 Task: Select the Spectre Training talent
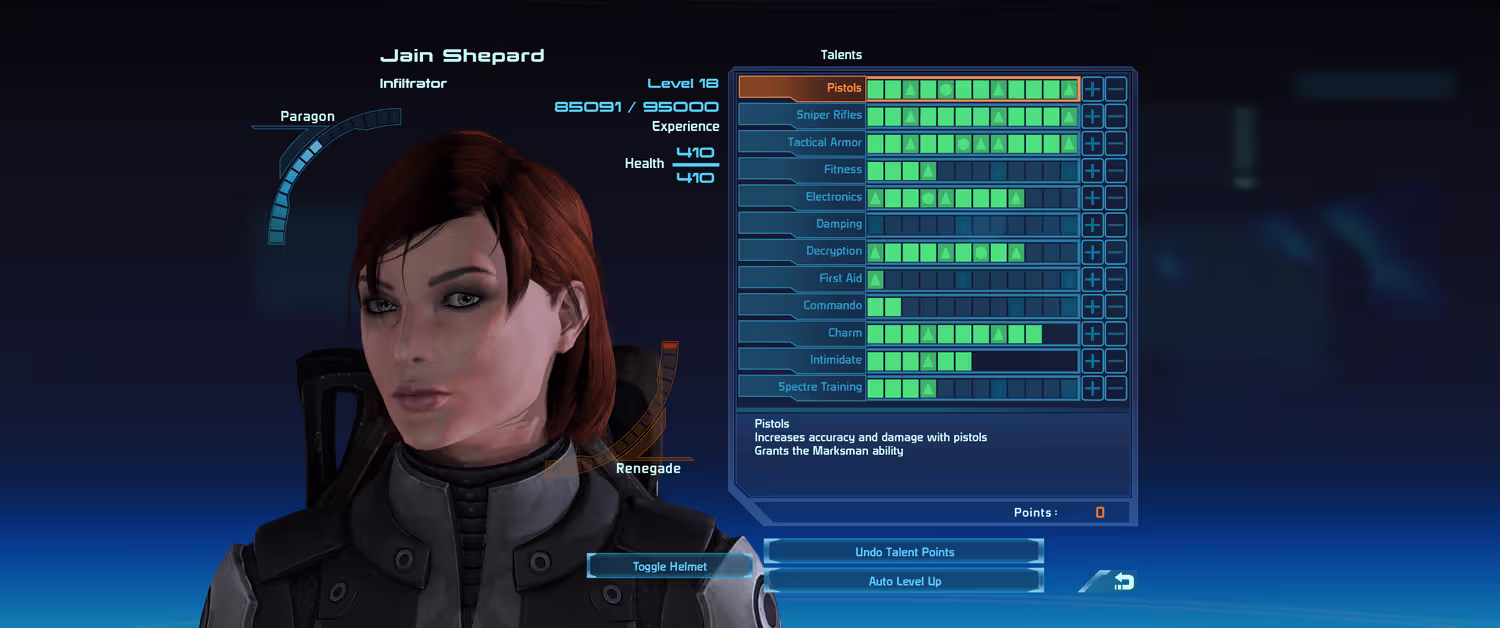pos(801,387)
